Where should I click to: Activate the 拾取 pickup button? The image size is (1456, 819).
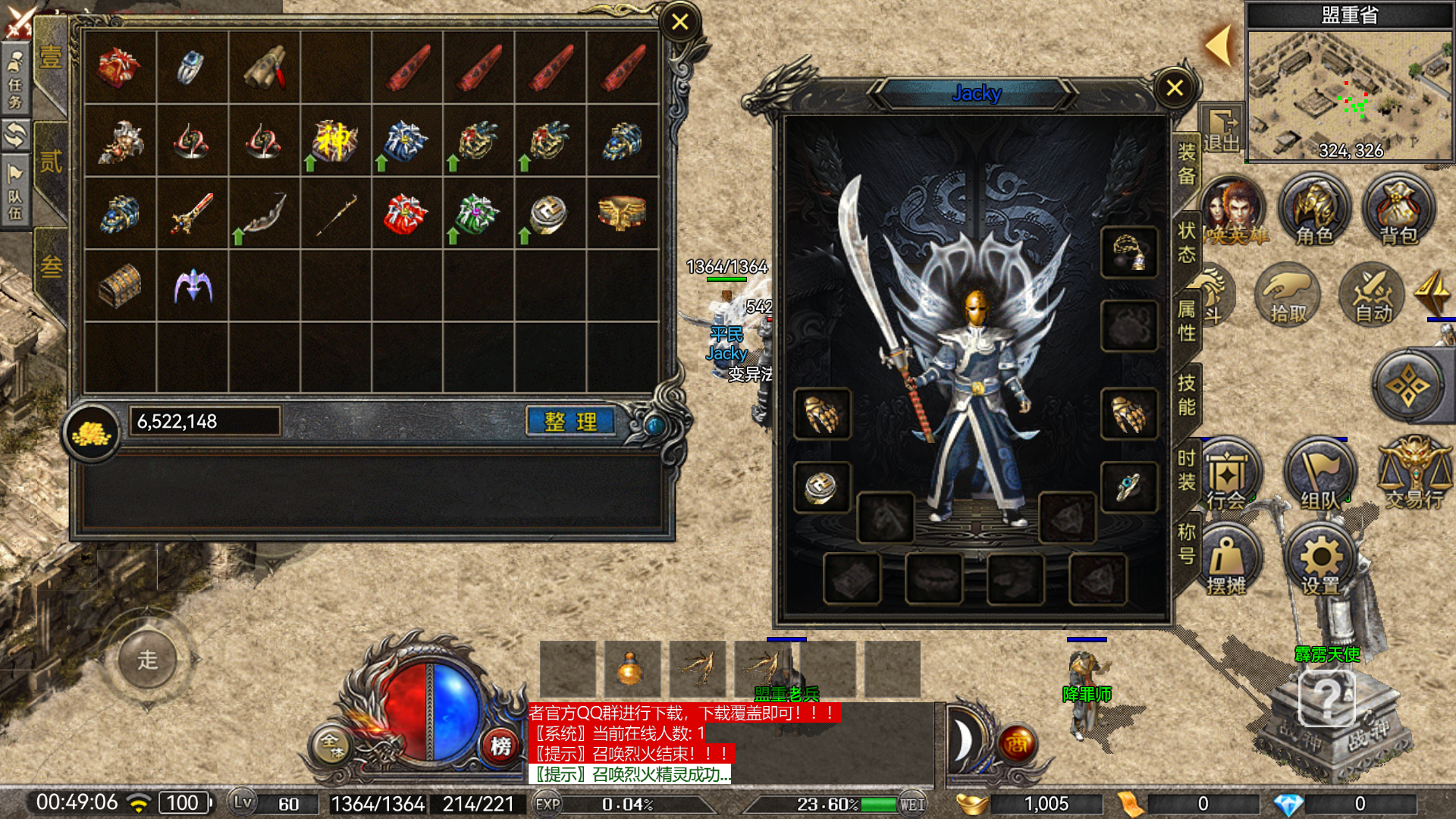(x=1288, y=296)
